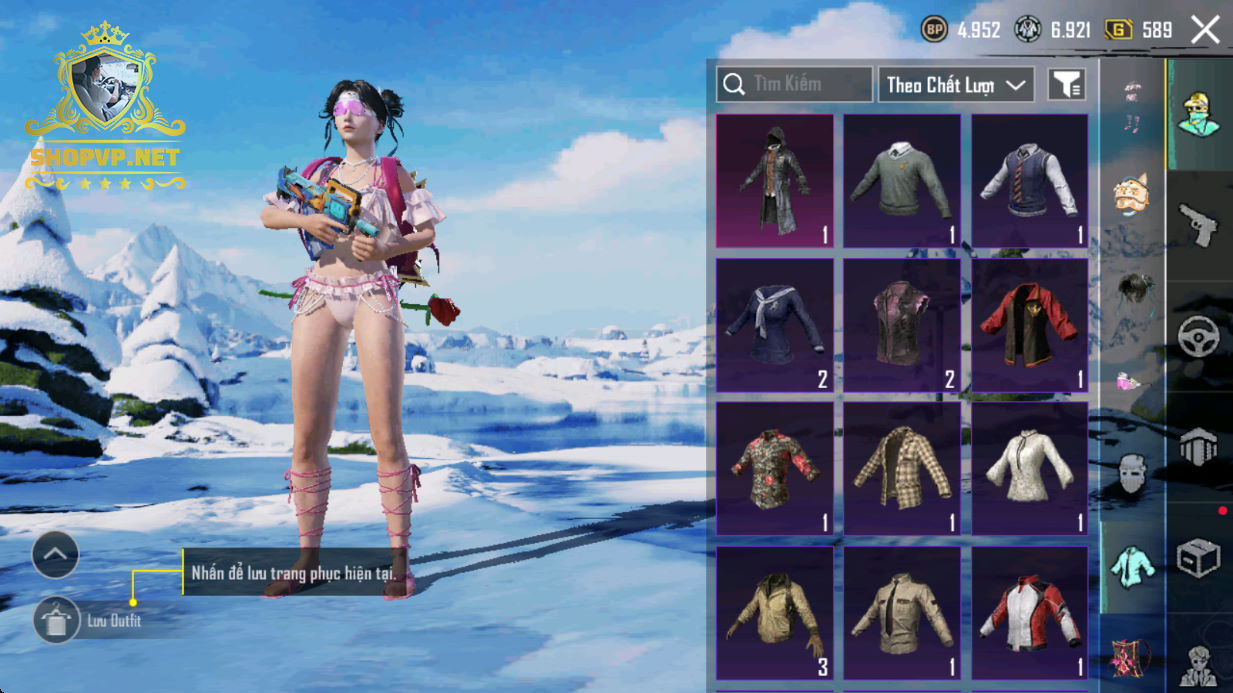Screen dimensions: 1233x693
Task: Open the steering wheel vehicle category
Action: click(1198, 337)
